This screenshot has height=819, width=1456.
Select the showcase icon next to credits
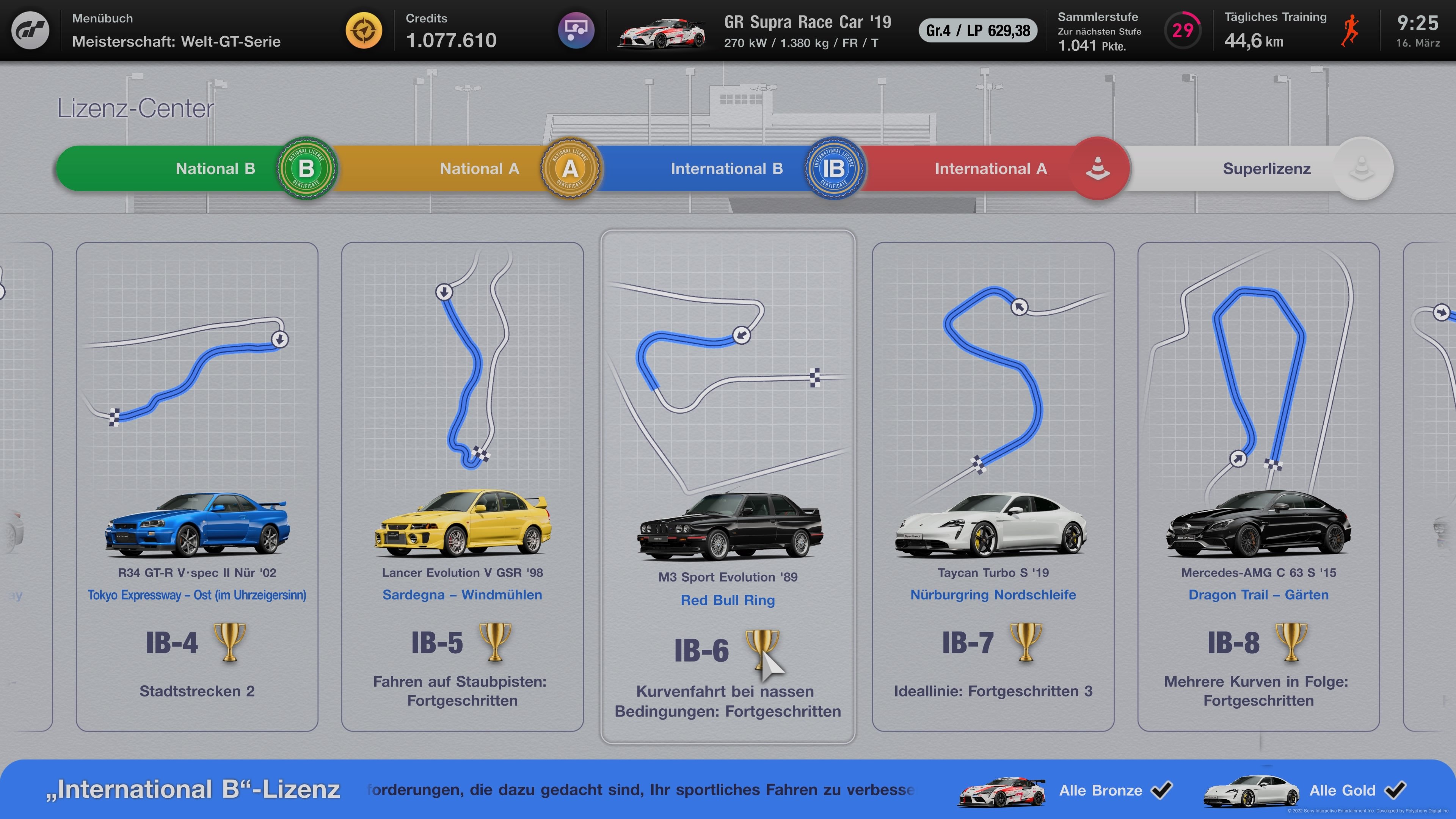(576, 30)
